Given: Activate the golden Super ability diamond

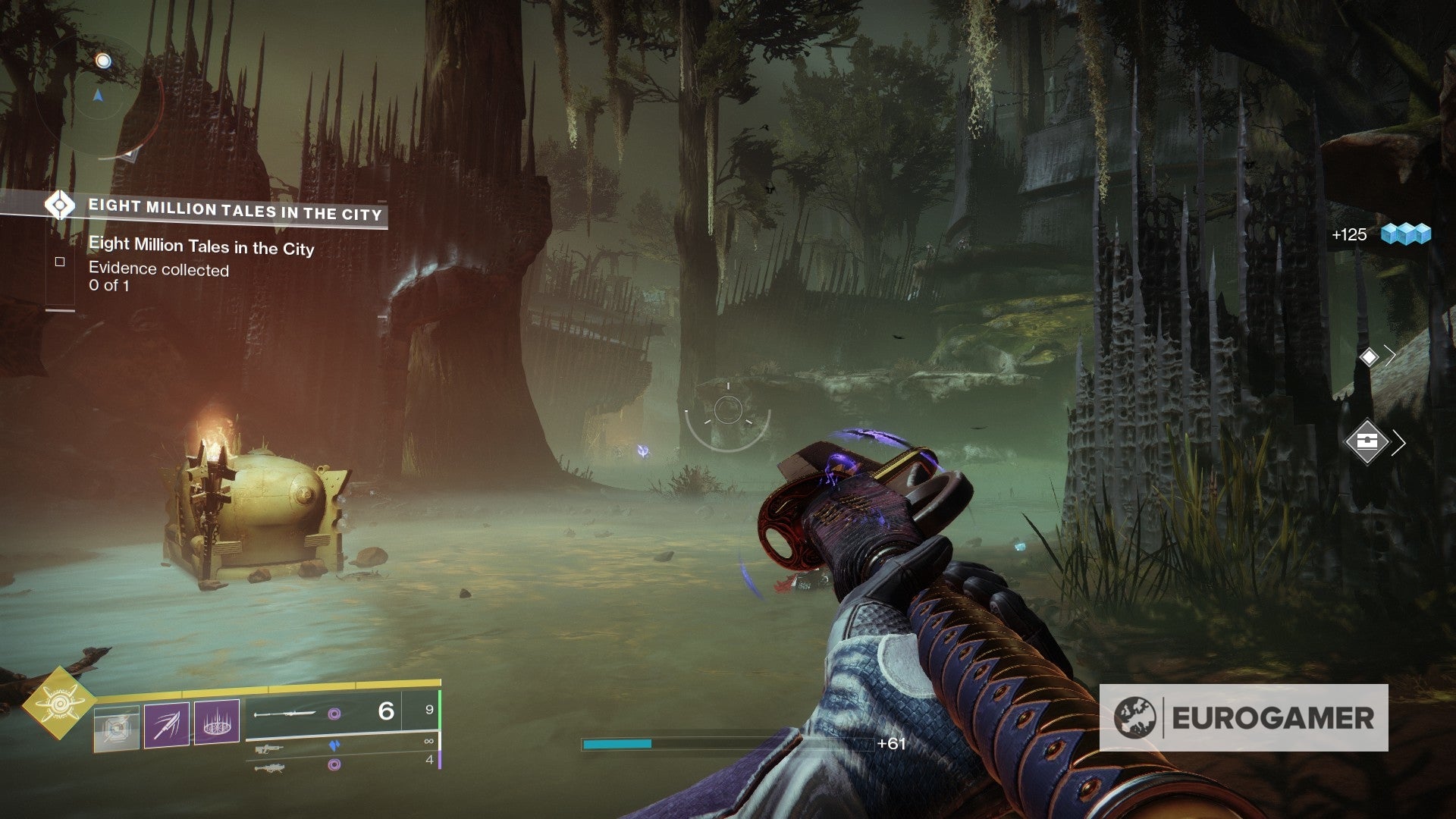Looking at the screenshot, I should point(58,703).
